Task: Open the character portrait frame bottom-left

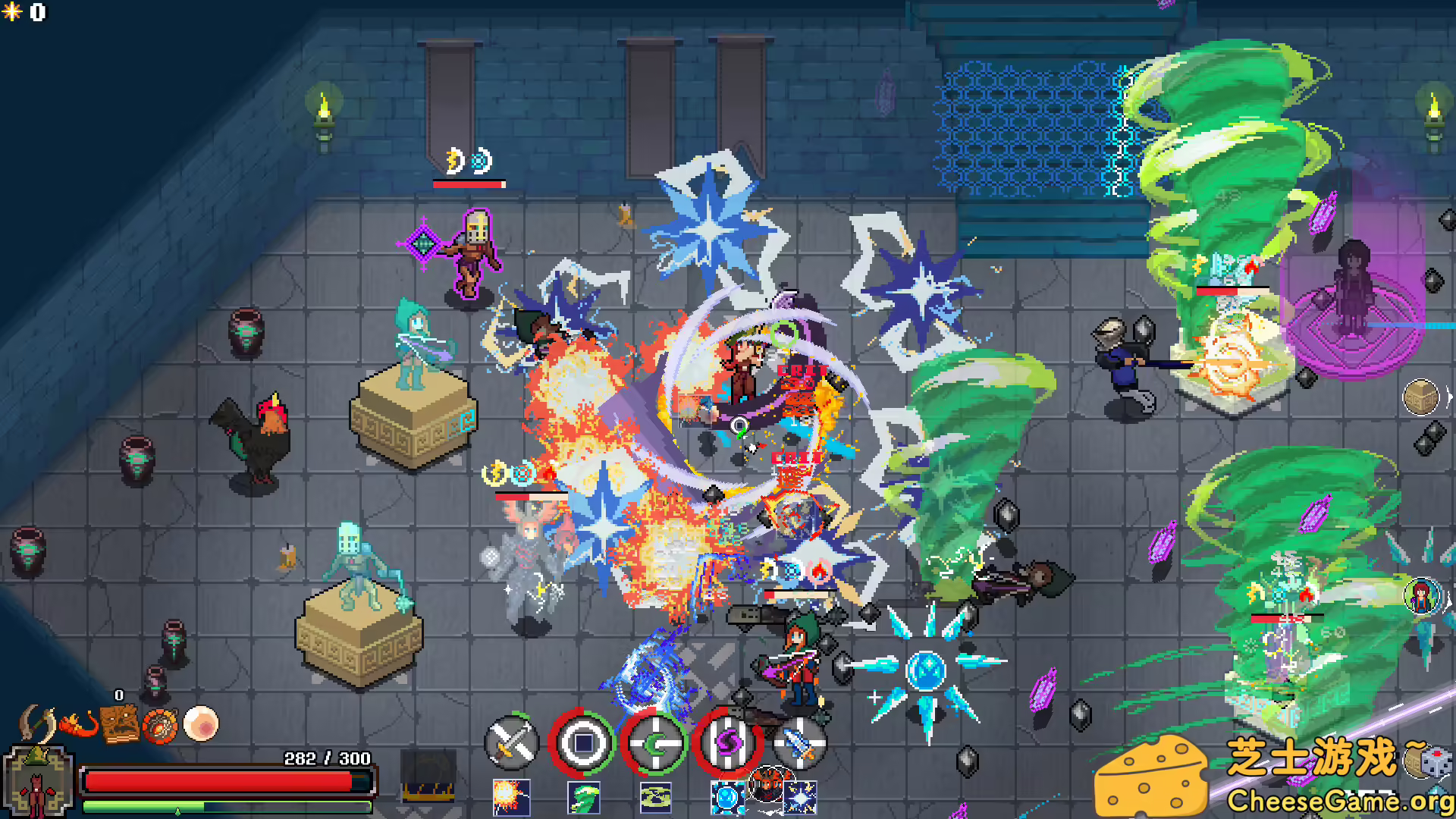Action: (x=38, y=781)
